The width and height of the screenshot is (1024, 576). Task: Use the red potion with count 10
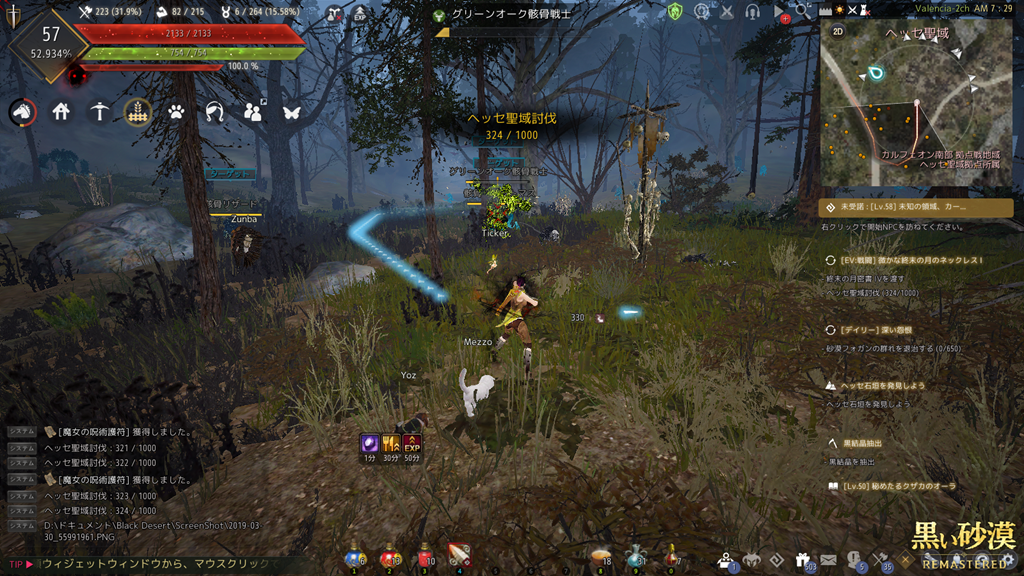click(424, 556)
